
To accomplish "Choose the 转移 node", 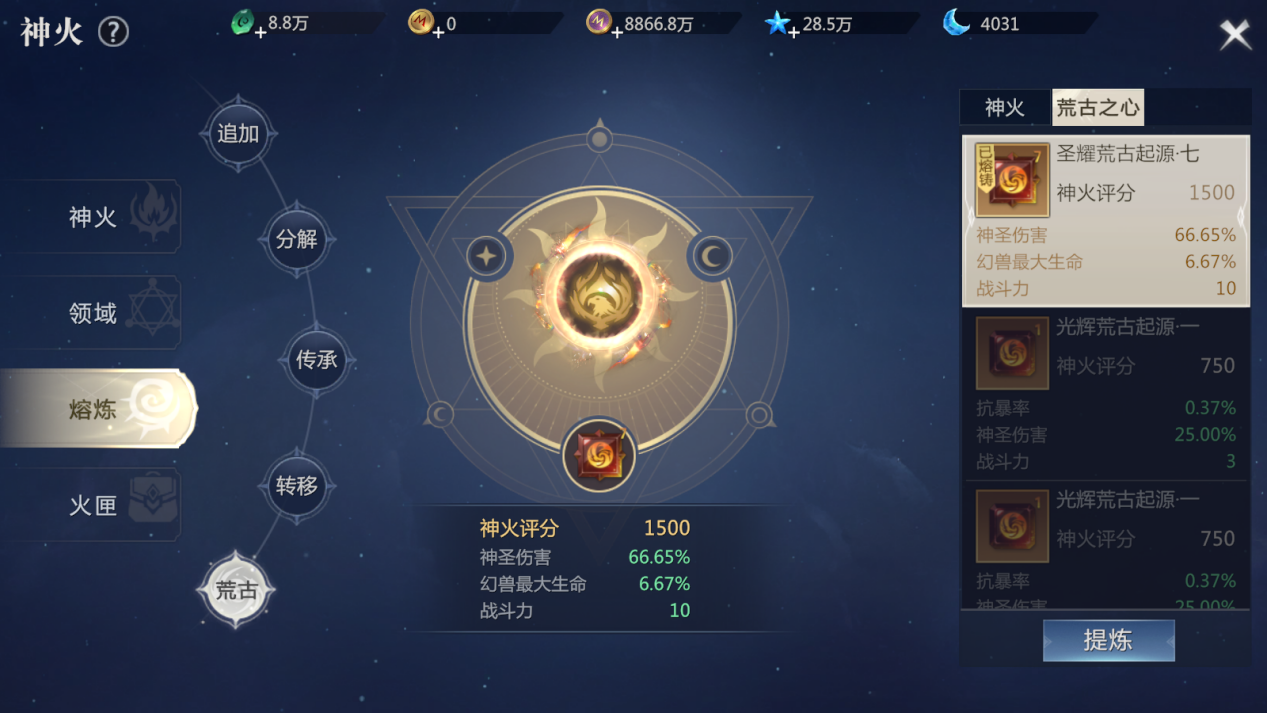I will (x=296, y=486).
